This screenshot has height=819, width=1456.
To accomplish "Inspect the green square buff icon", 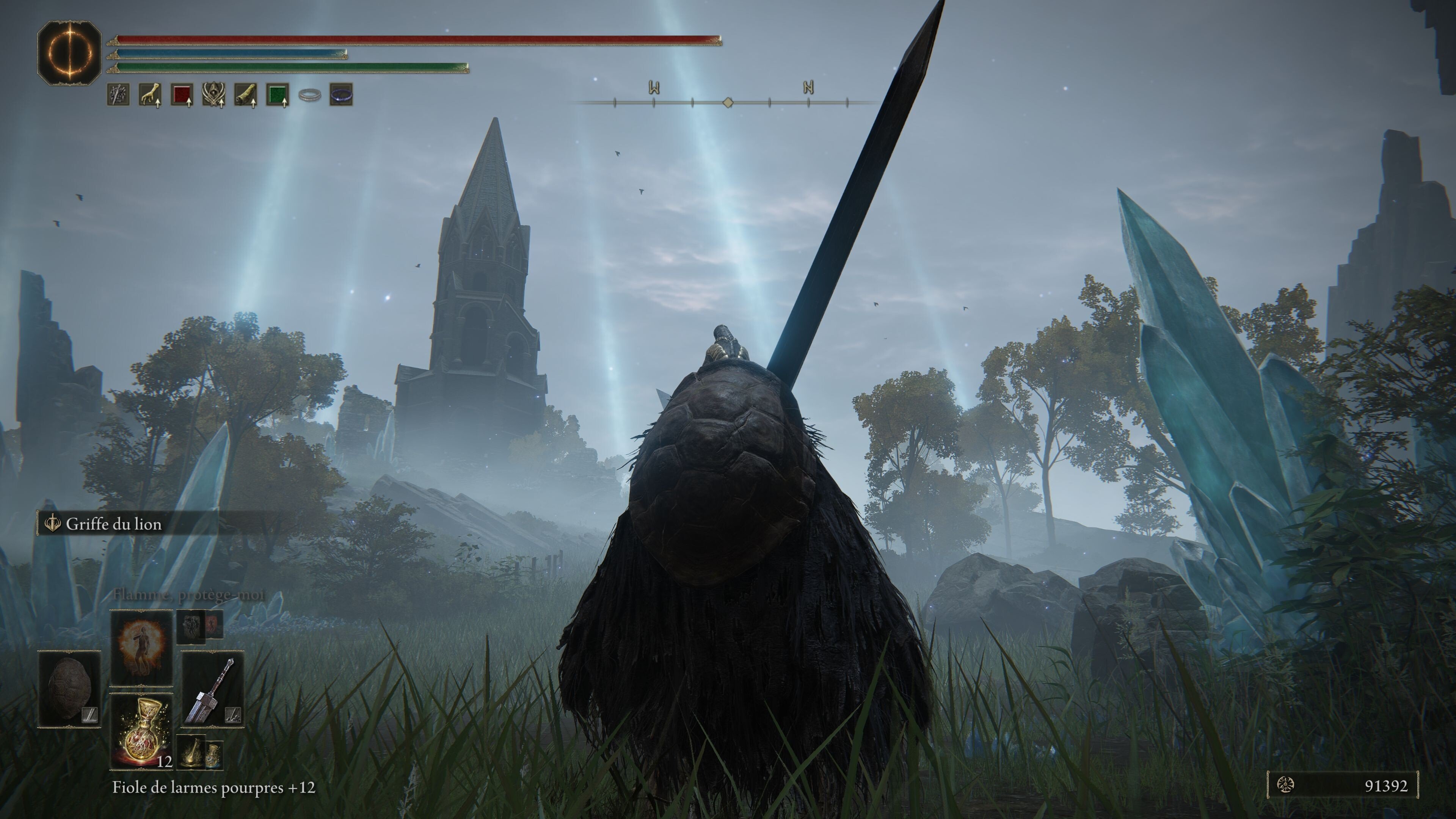I will [x=277, y=94].
